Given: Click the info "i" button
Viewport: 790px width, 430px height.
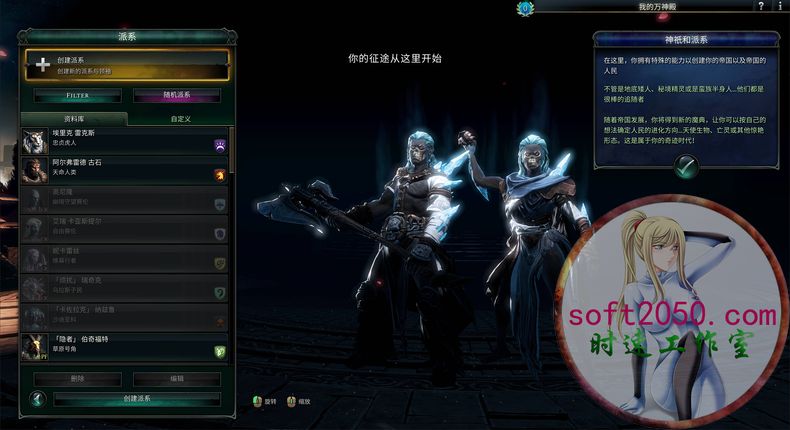Looking at the screenshot, I should [778, 7].
